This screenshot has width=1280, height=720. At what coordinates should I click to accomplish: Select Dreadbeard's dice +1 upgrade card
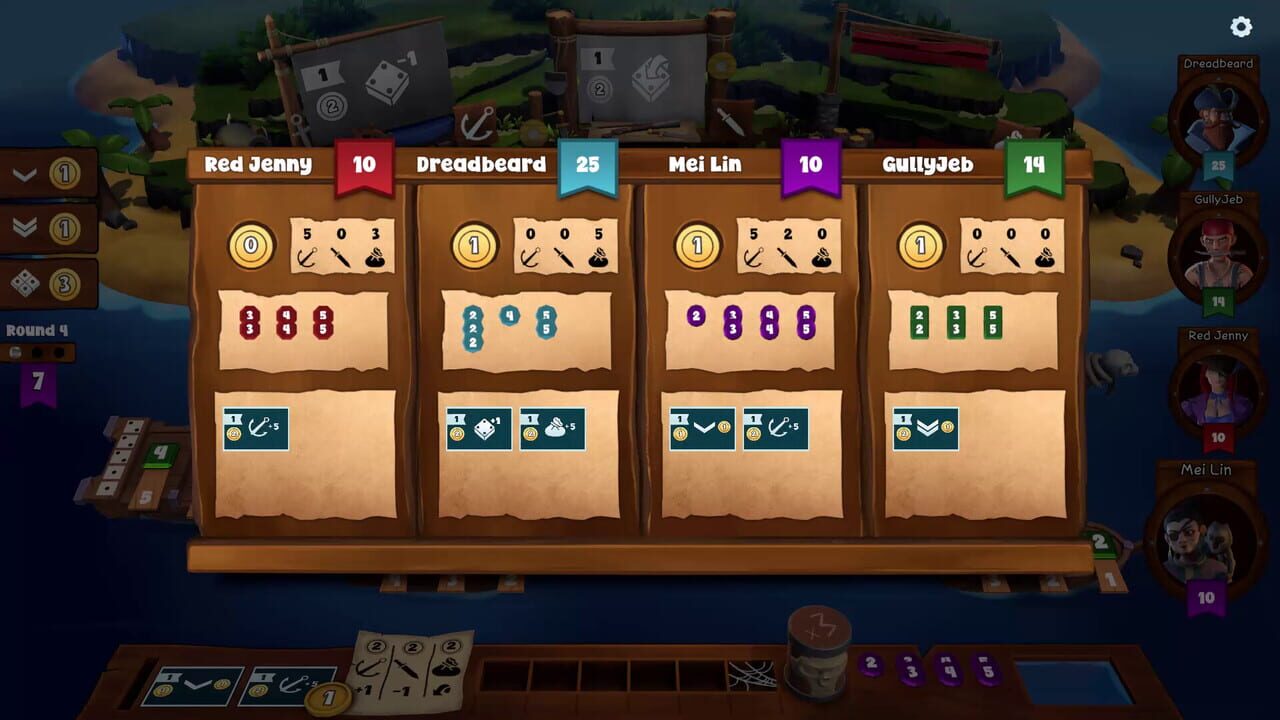(x=478, y=428)
